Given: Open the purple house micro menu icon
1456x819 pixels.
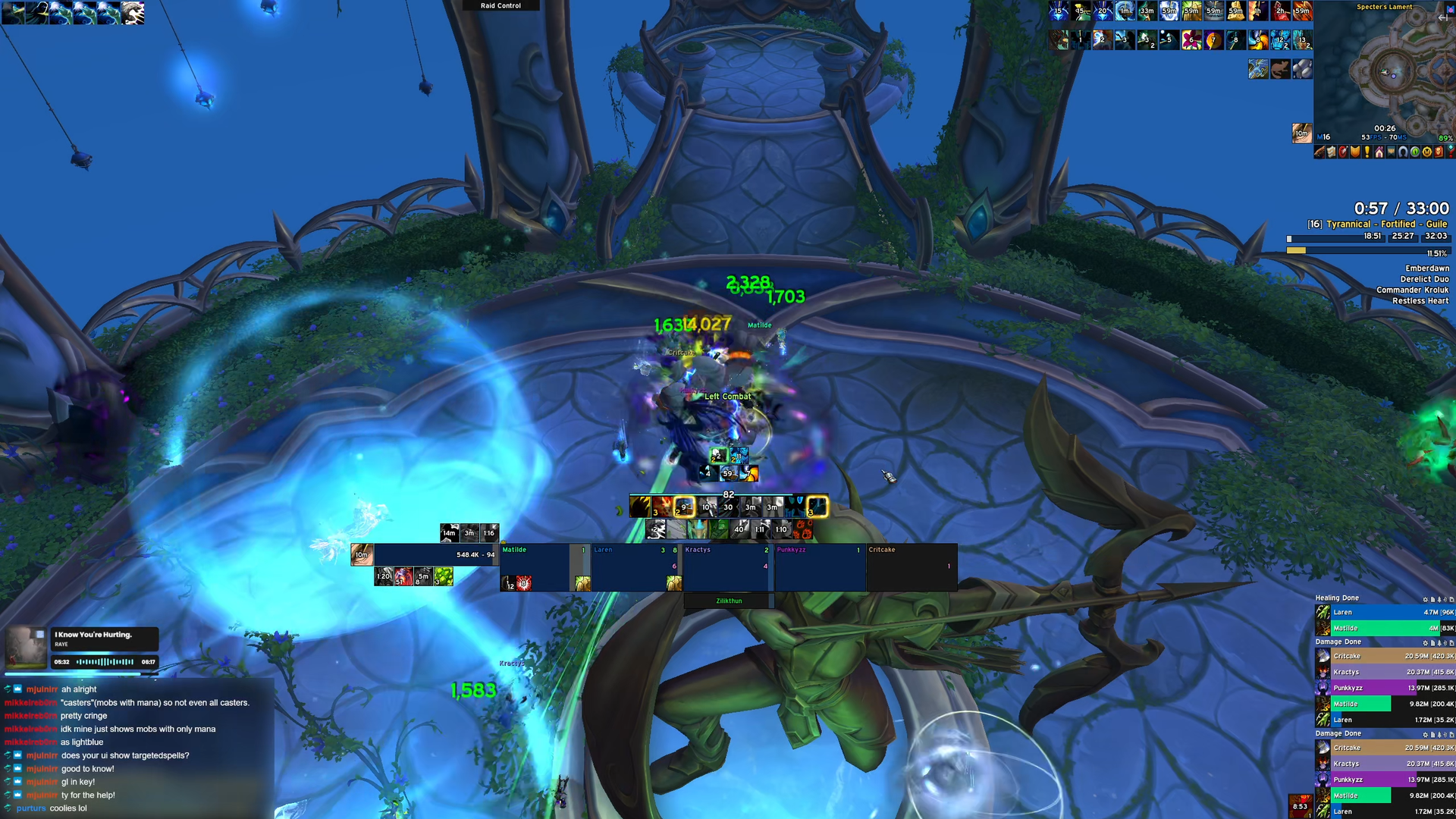Looking at the screenshot, I should click(x=1379, y=152).
